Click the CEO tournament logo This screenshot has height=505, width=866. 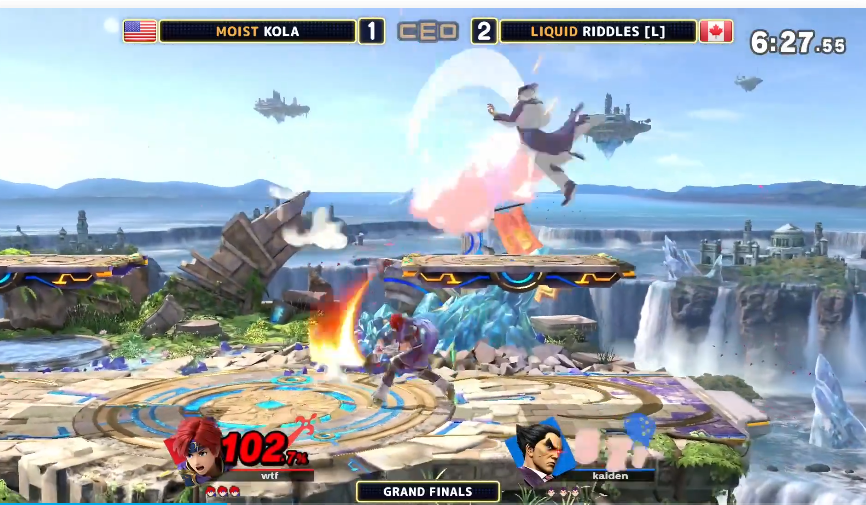coord(428,31)
